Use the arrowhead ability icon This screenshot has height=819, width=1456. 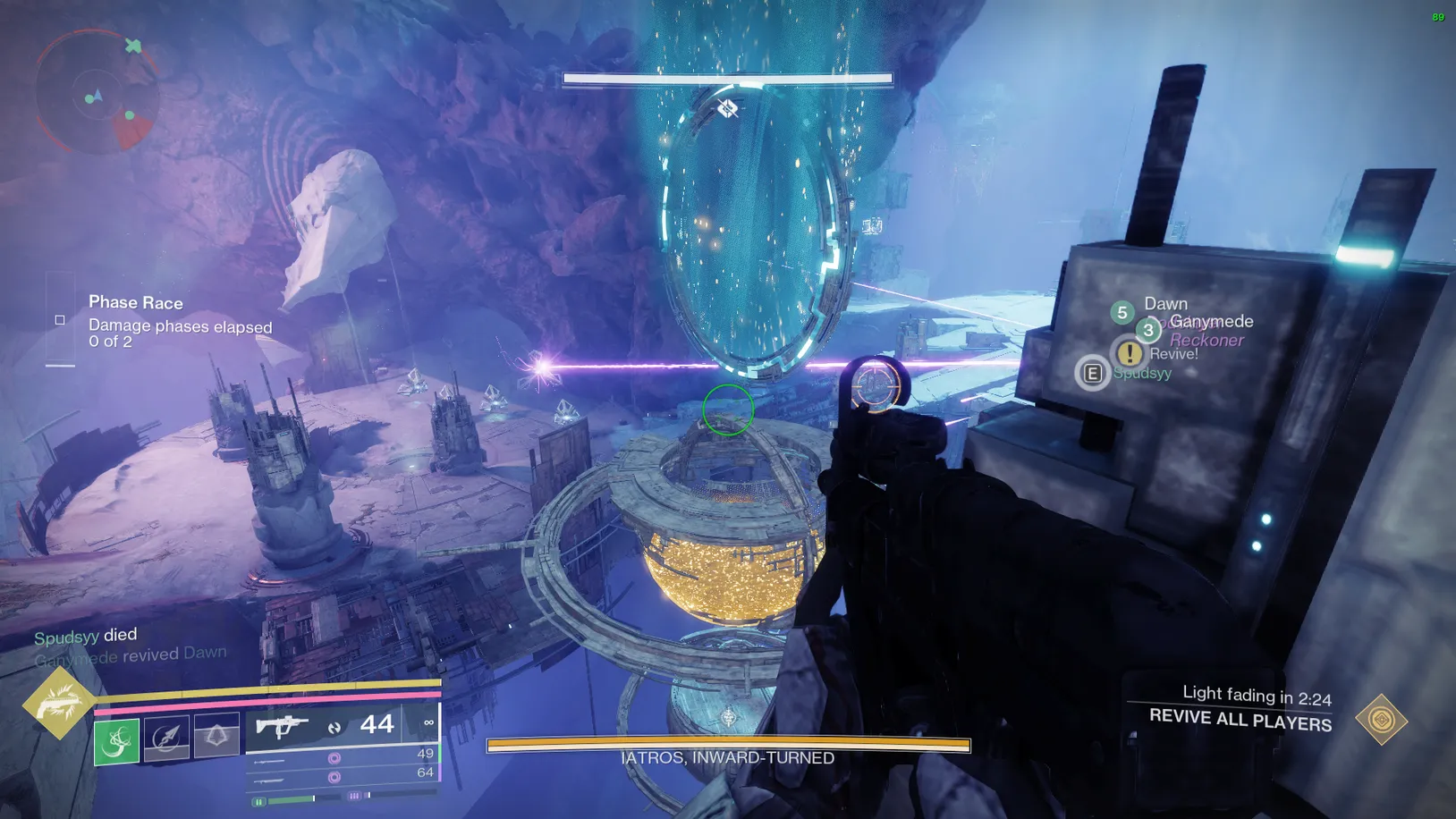(166, 738)
